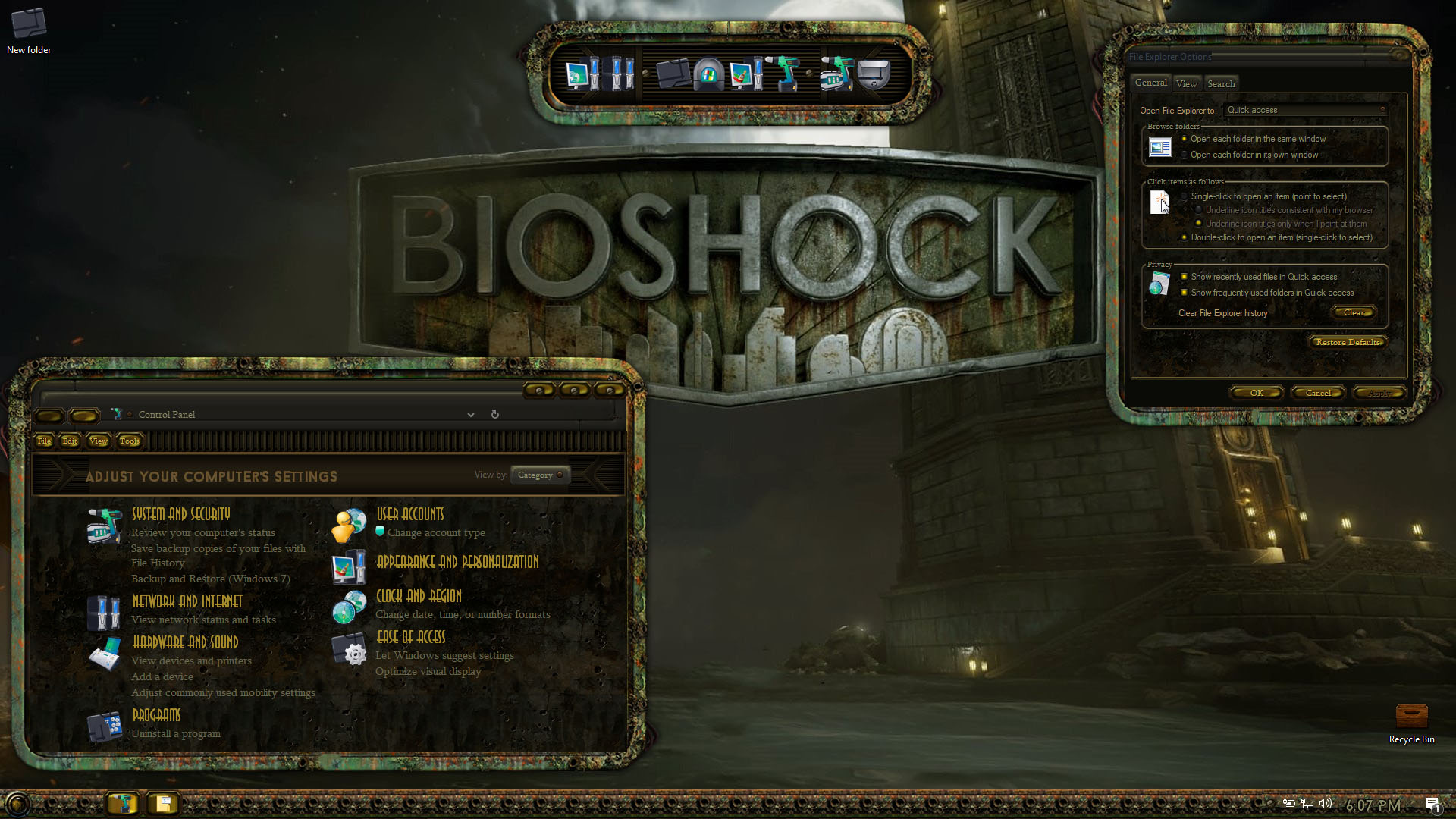Open the Recycle Bin desktop icon
1456x819 pixels.
point(1411,722)
